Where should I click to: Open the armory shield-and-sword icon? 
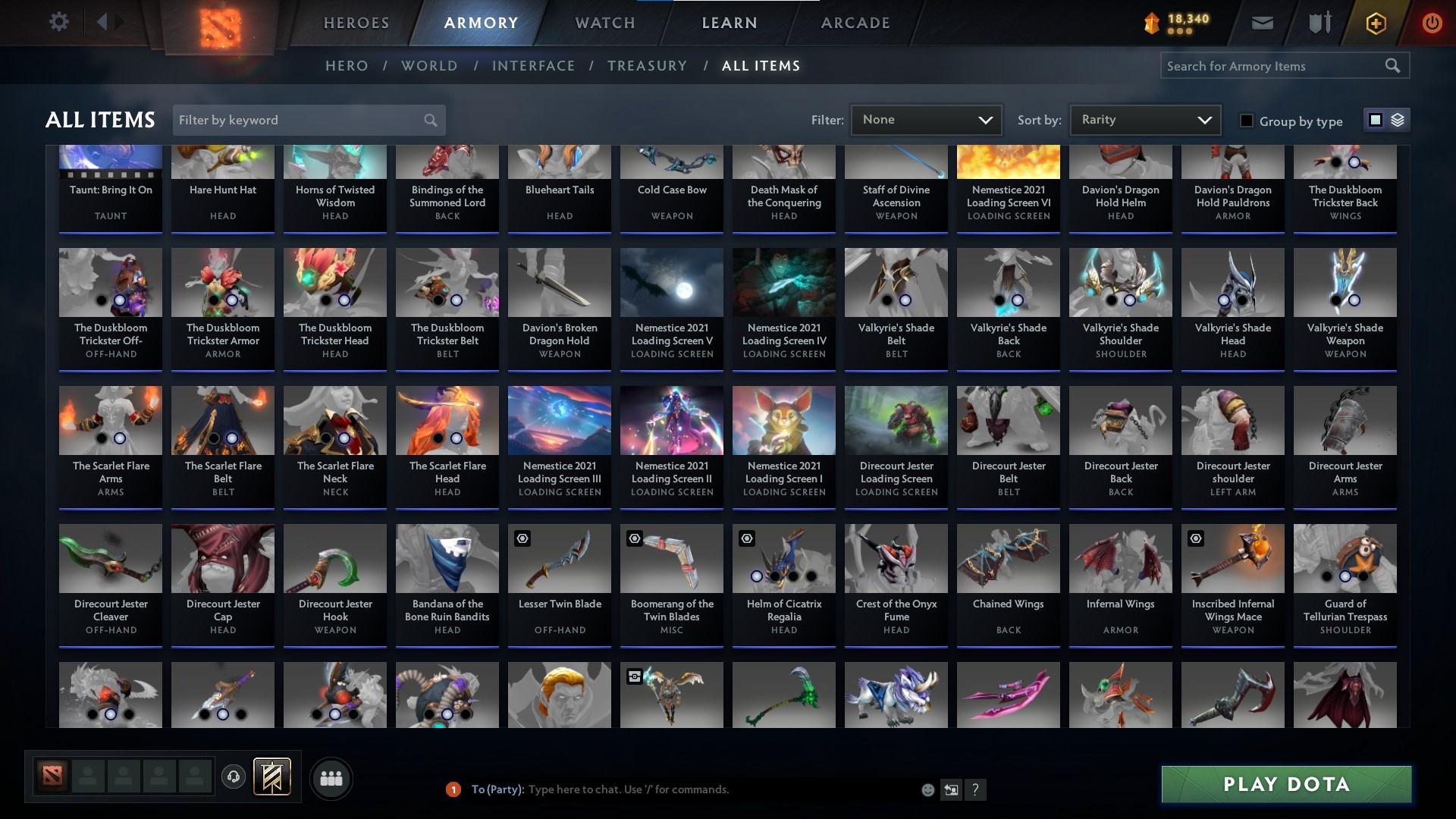[1318, 22]
